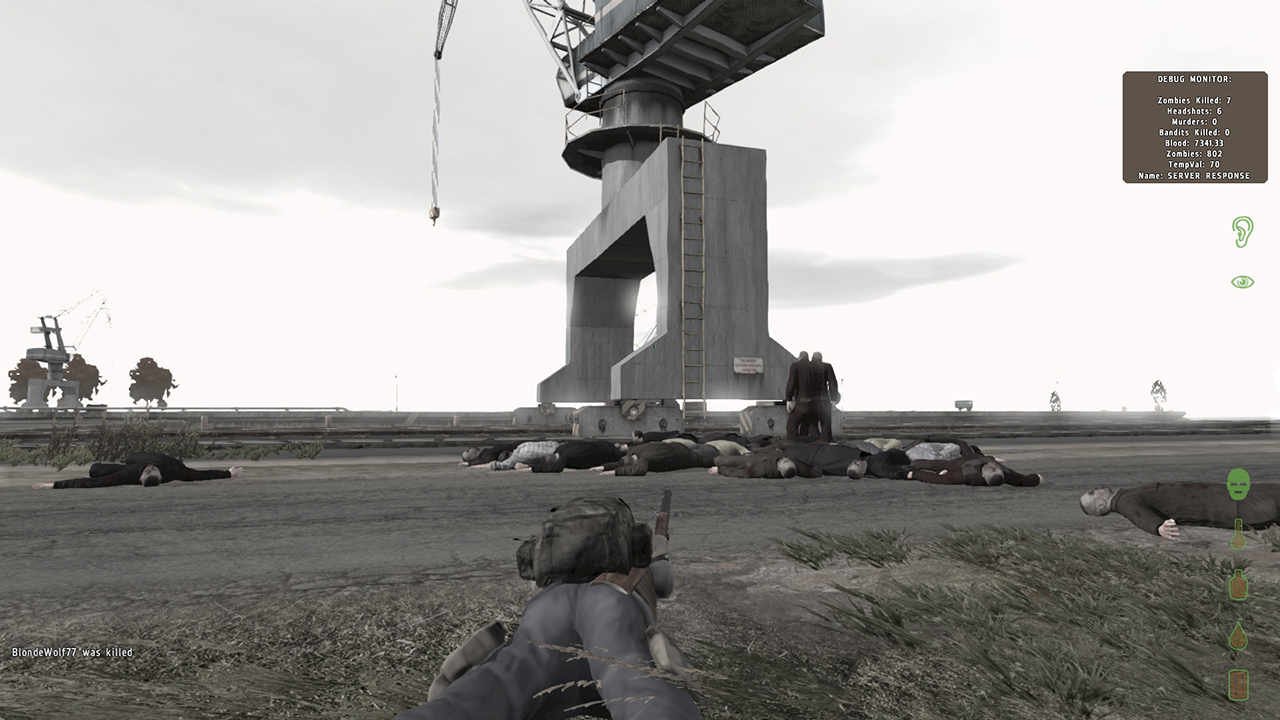This screenshot has width=1280, height=720.
Task: Click the BlondeWolf77 was killed message
Action: [x=72, y=652]
